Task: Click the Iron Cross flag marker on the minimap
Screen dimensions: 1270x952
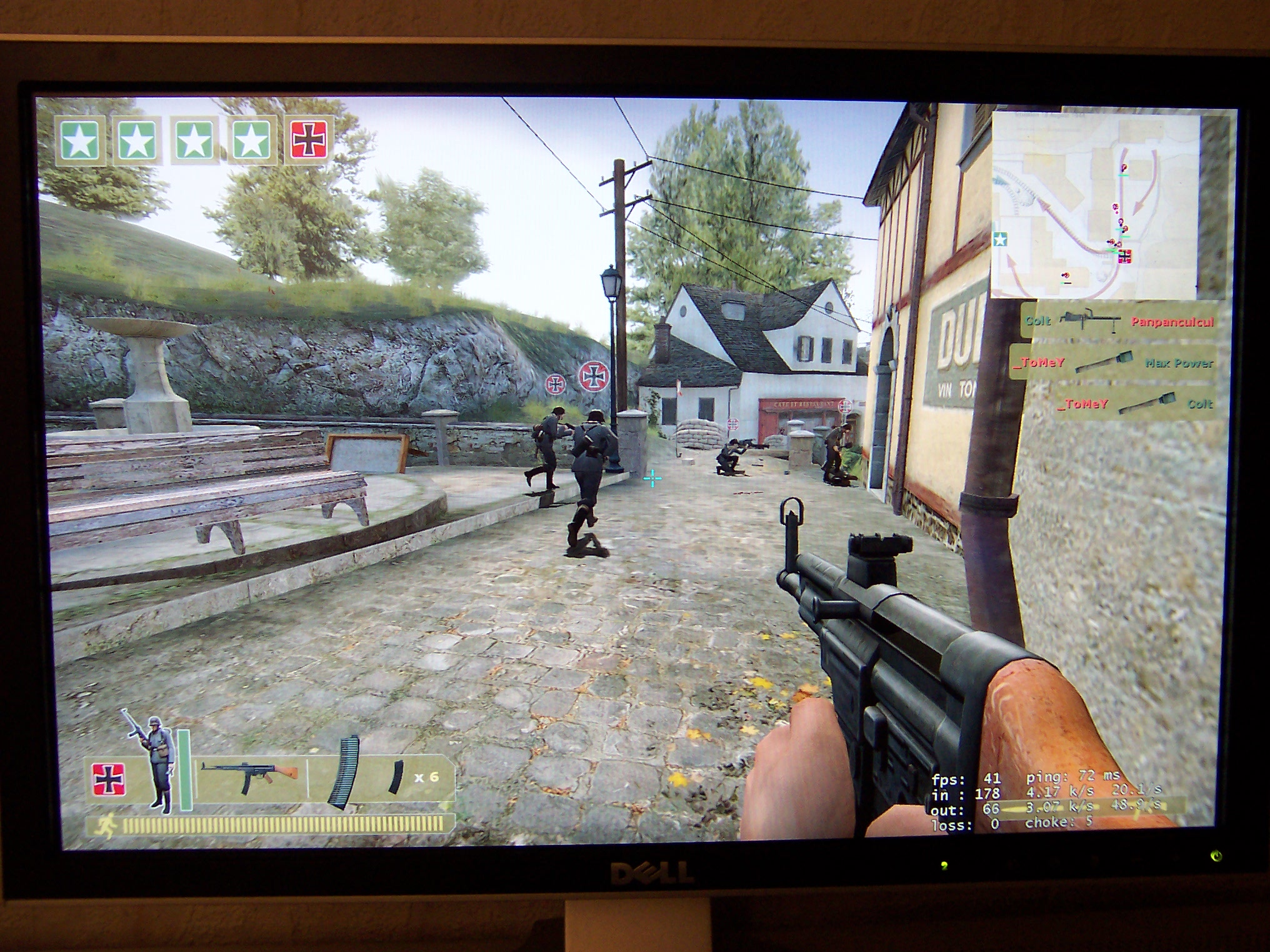Action: pos(1125,256)
